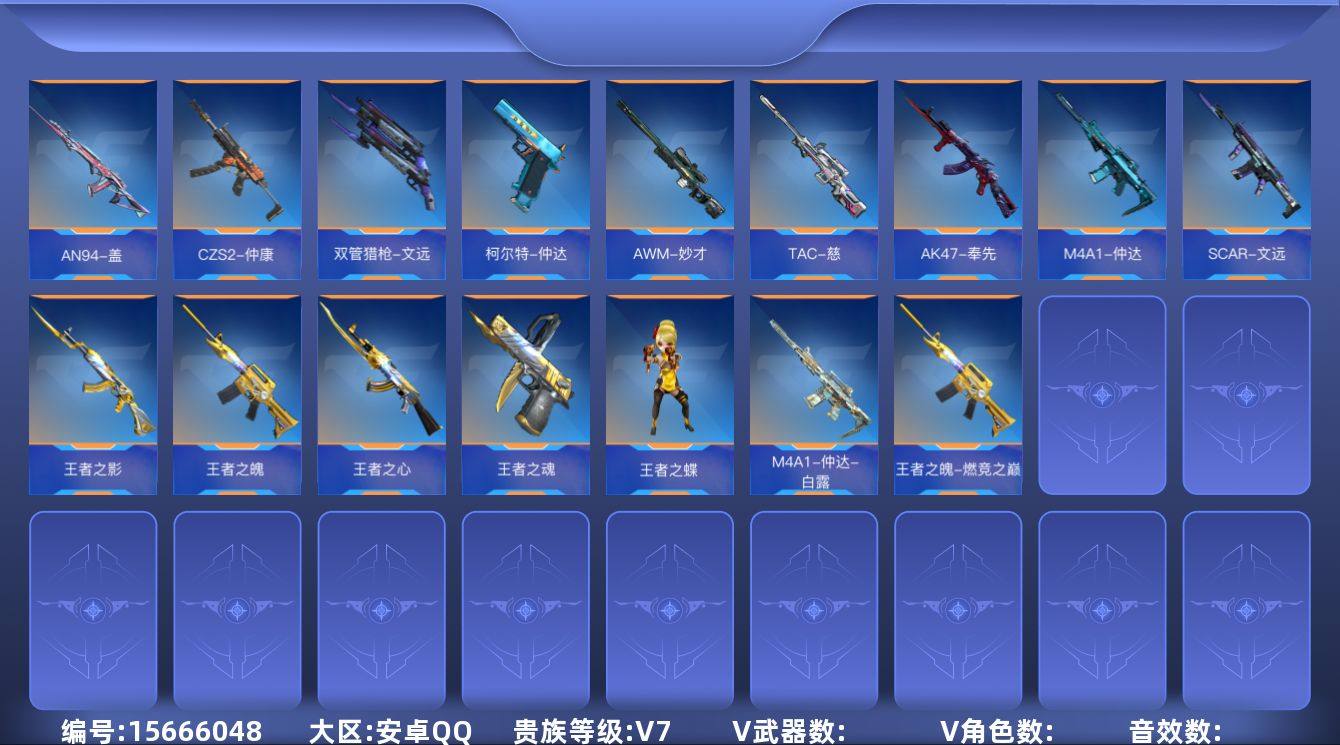This screenshot has height=745, width=1340.
Task: Select the 双管猎枪-文远 shotgun card
Action: (x=381, y=170)
